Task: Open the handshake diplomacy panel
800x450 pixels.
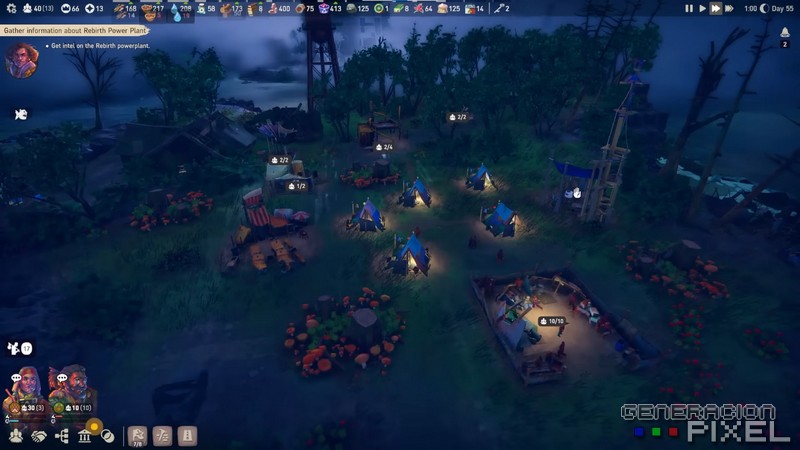Action: pyautogui.click(x=38, y=436)
